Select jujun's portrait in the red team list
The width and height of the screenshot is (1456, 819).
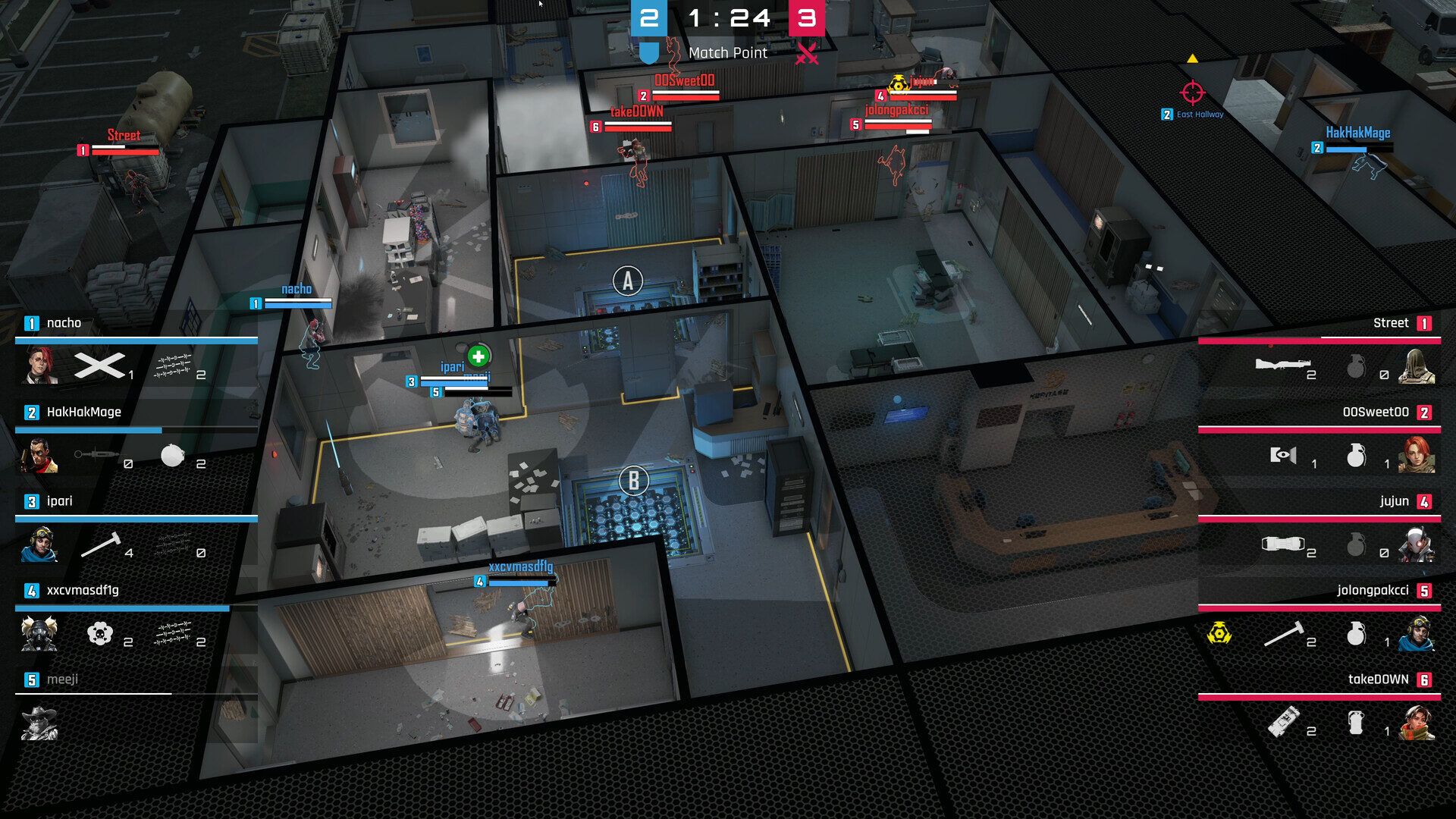coord(1417,544)
